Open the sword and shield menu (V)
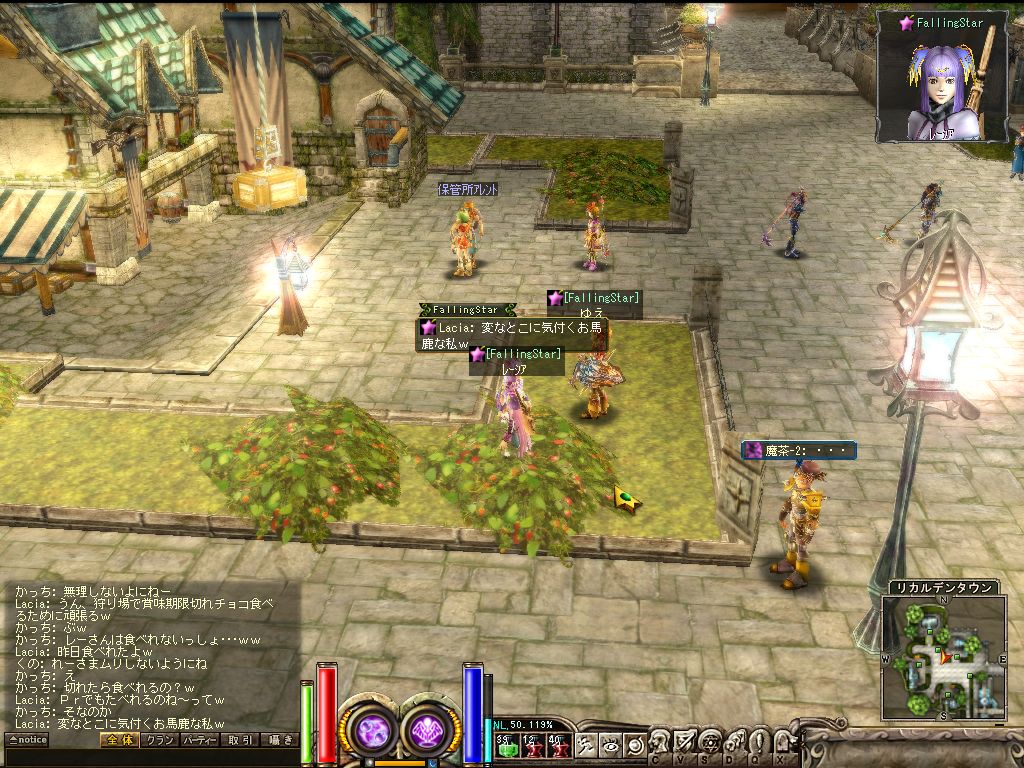1024x768 pixels. point(685,742)
